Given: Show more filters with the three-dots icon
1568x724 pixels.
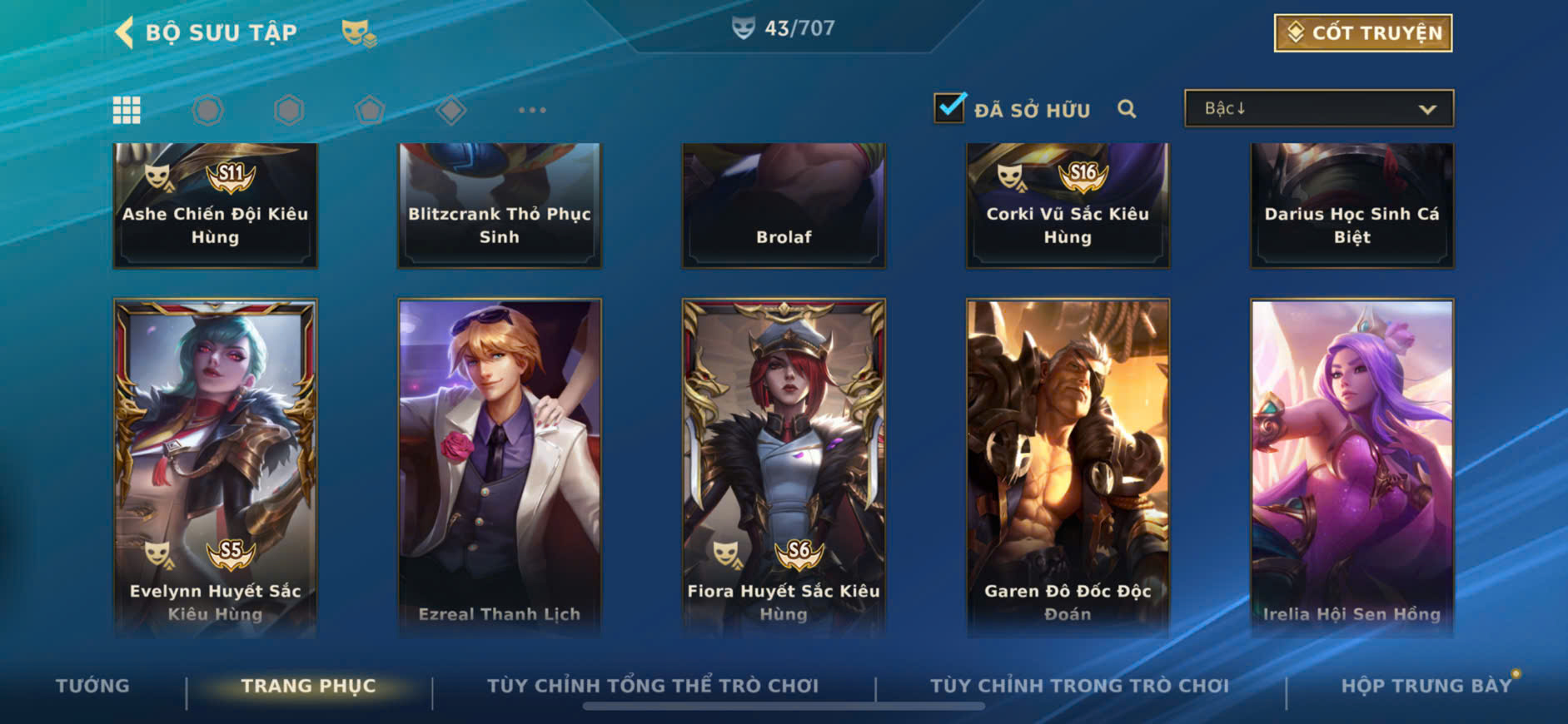Looking at the screenshot, I should 532,110.
